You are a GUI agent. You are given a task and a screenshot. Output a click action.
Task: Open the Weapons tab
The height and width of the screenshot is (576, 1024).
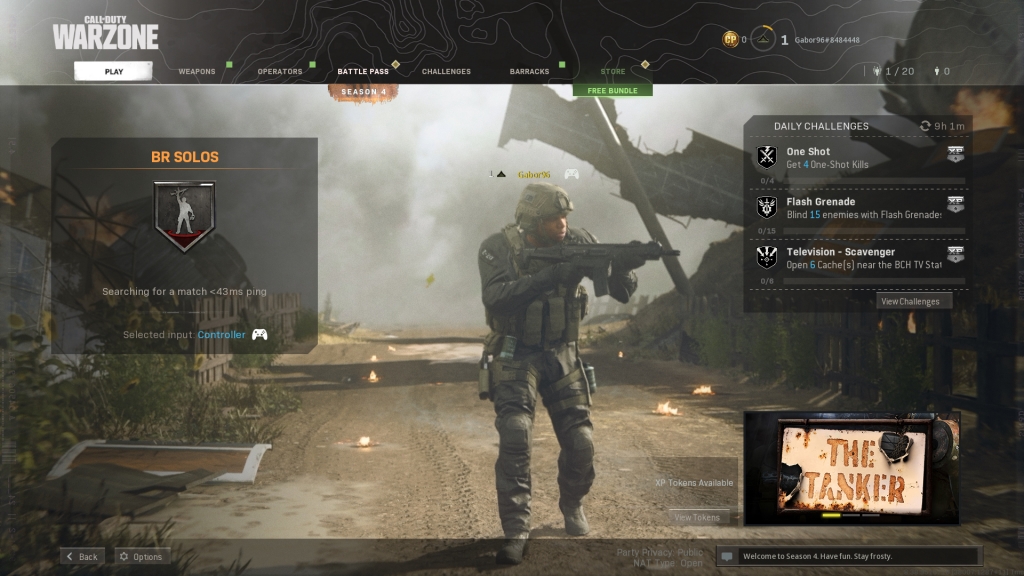click(x=197, y=71)
